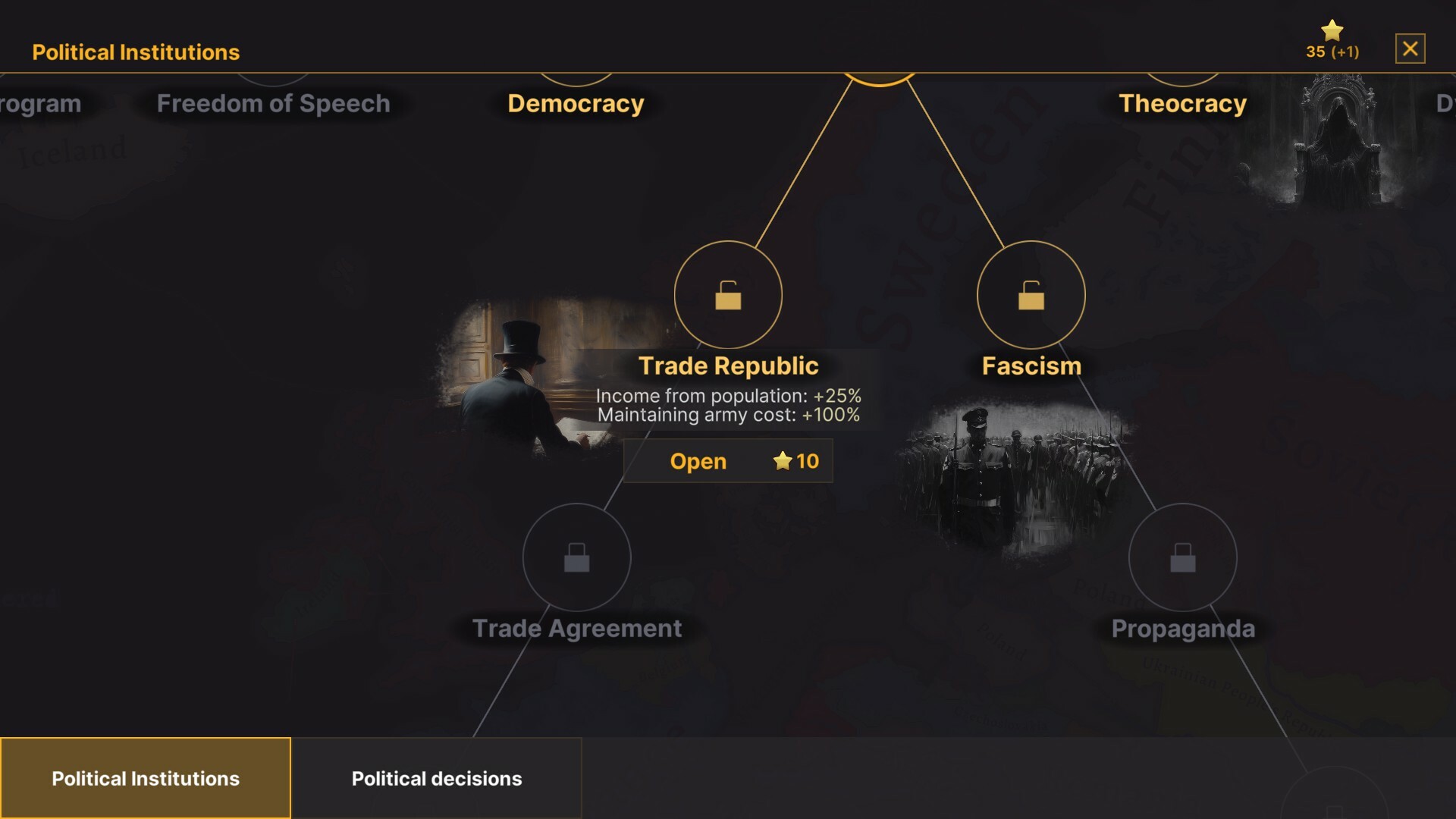The height and width of the screenshot is (819, 1456).
Task: Click the locked padlock icon for Trade Agreement
Action: [578, 557]
